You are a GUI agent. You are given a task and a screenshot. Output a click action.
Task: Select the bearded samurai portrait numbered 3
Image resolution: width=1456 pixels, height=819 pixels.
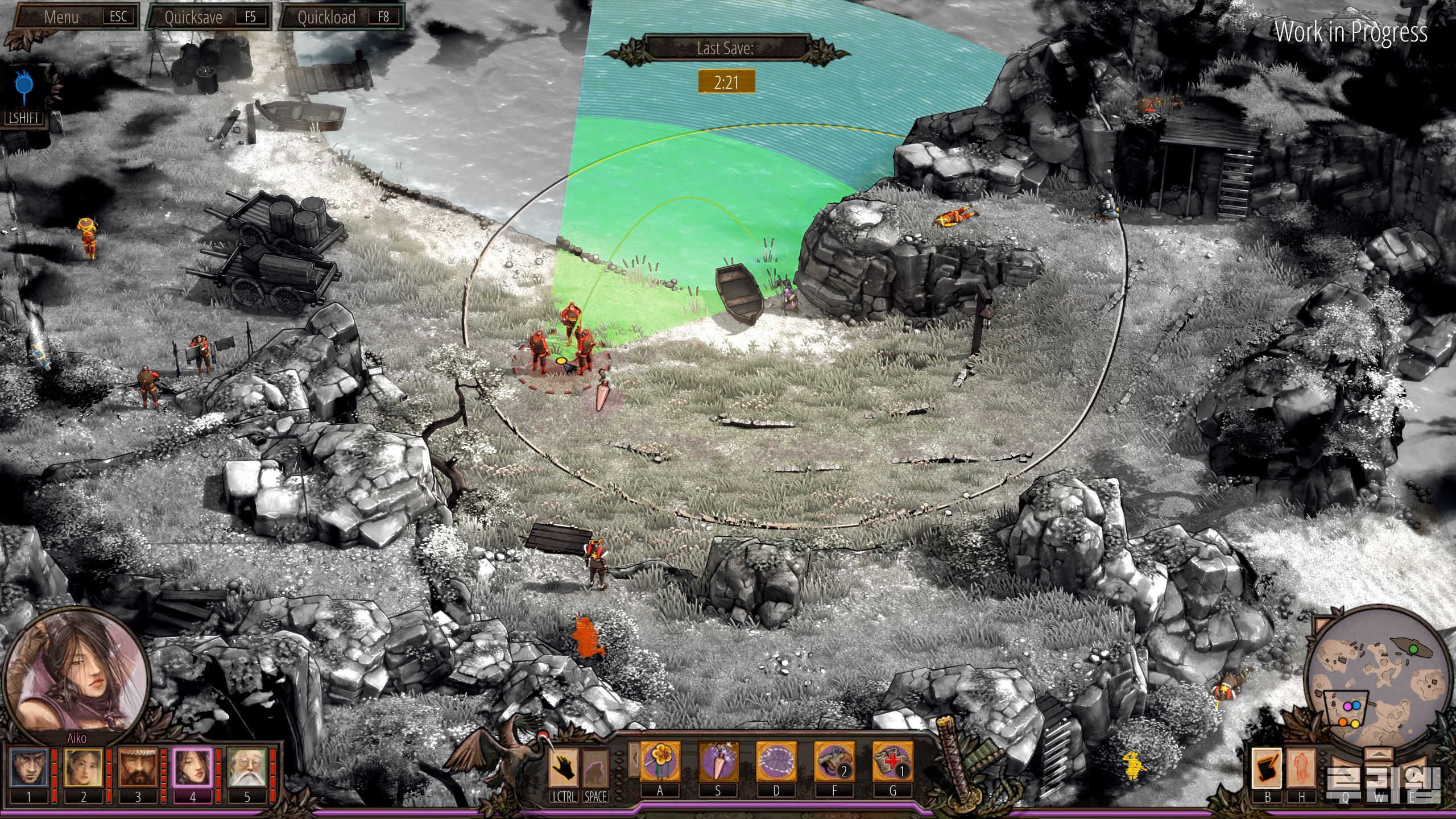click(138, 768)
